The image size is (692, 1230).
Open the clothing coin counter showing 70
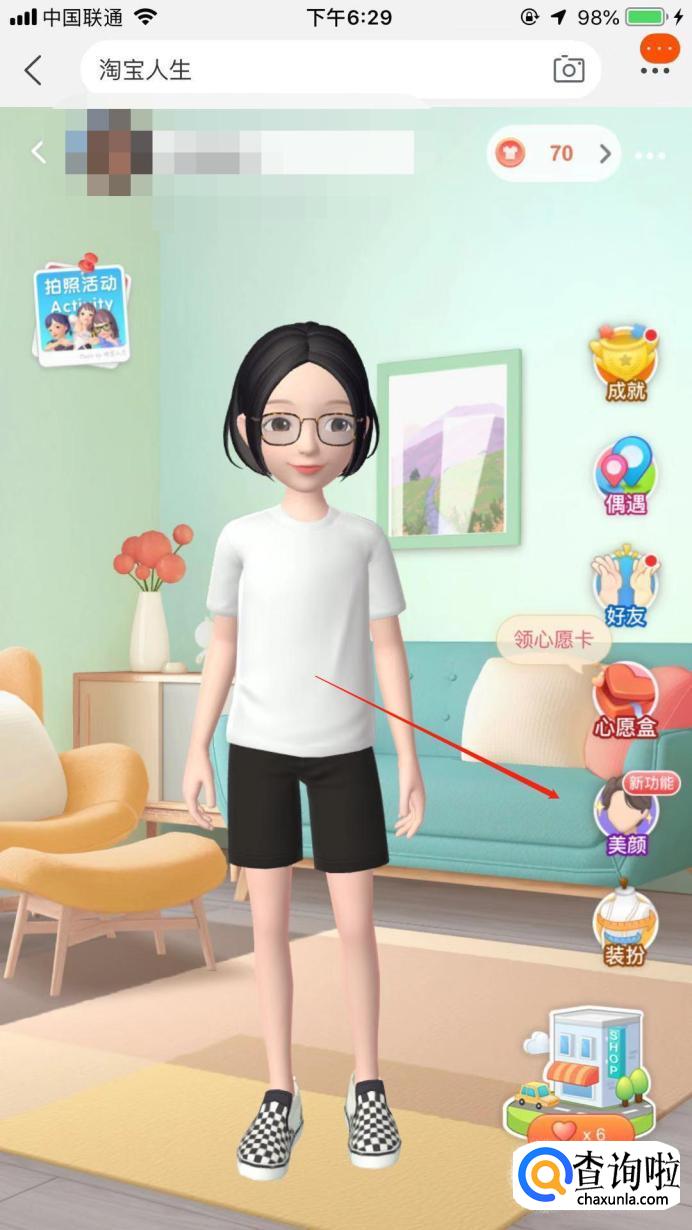pyautogui.click(x=553, y=153)
